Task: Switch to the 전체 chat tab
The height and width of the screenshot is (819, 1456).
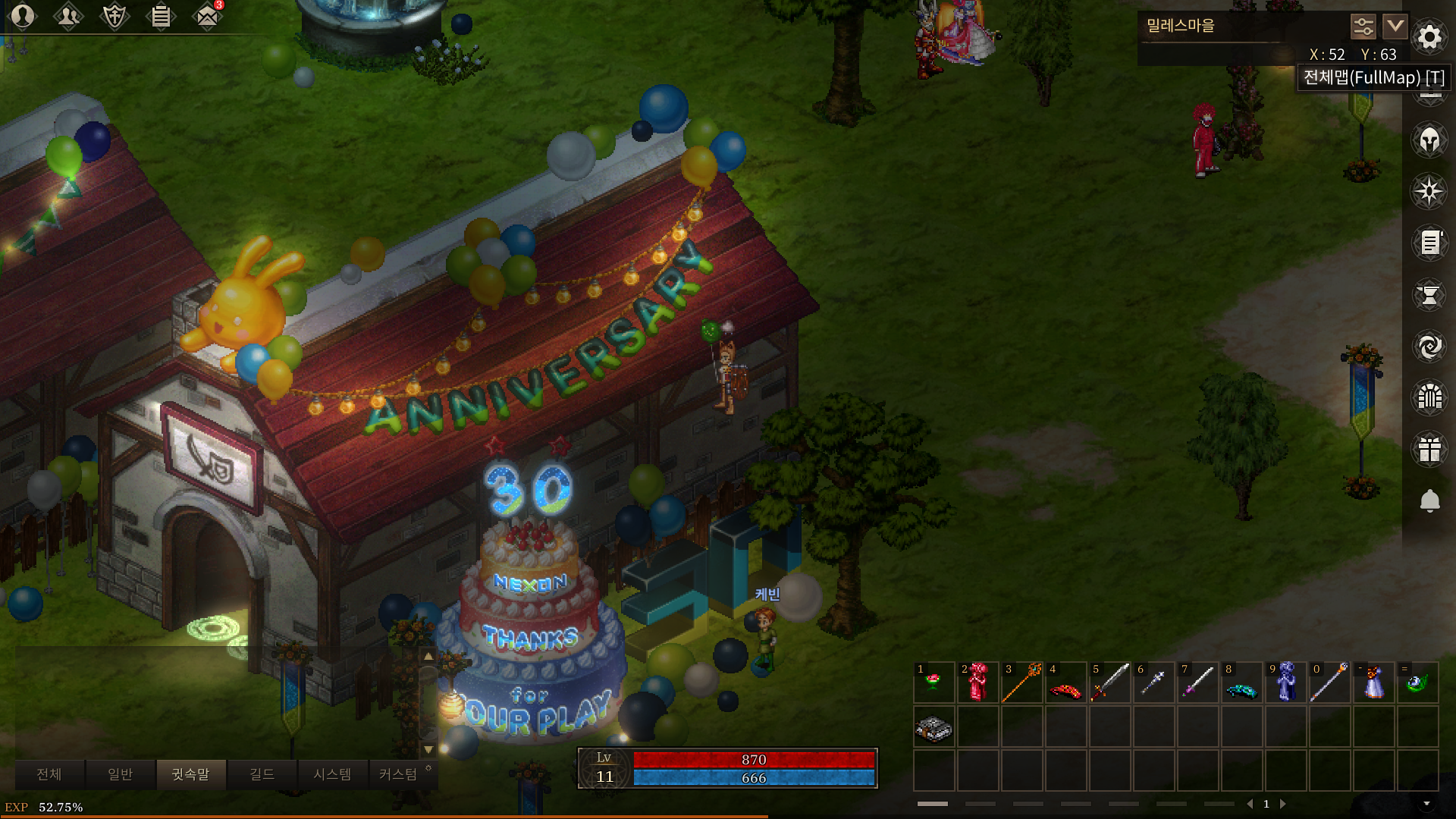Action: 49,774
